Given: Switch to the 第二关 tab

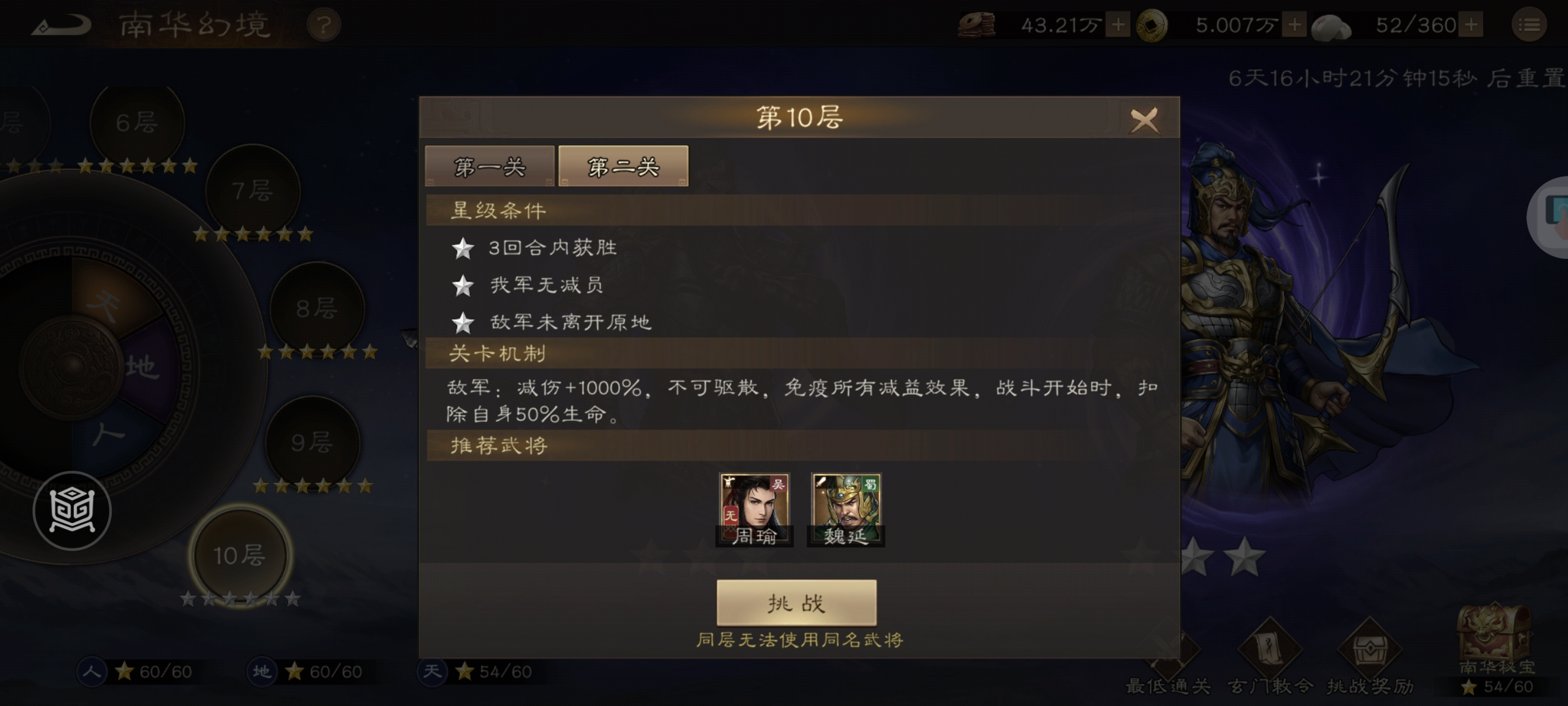Looking at the screenshot, I should pos(622,167).
